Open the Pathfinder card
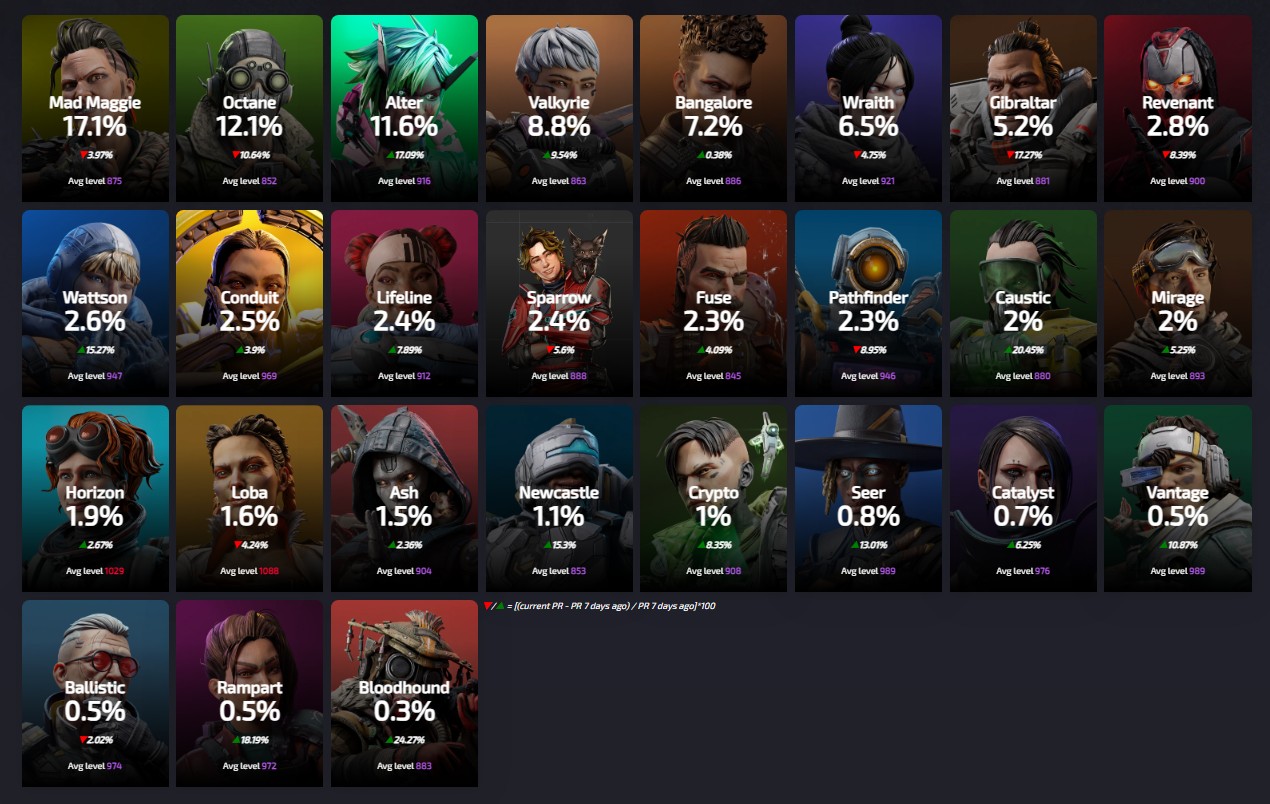 click(868, 303)
